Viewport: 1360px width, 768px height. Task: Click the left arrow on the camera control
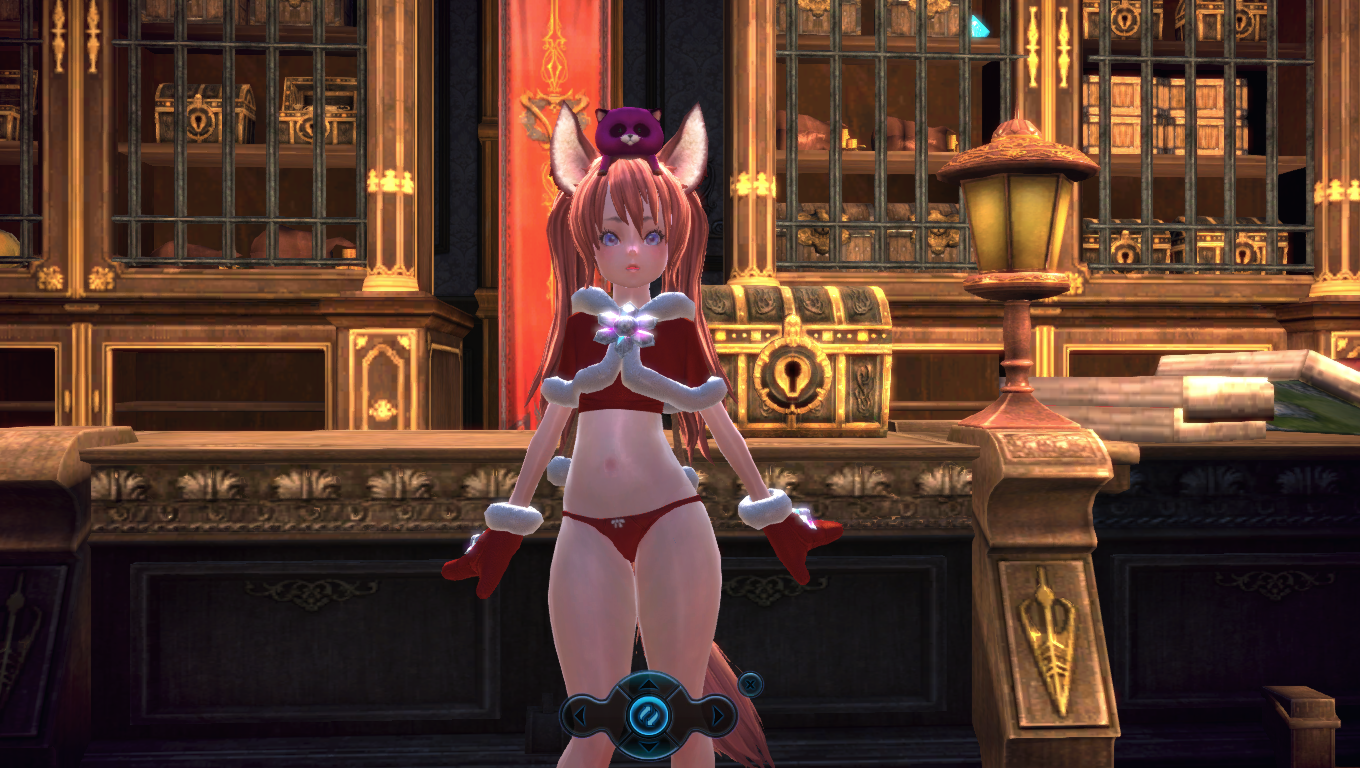tap(578, 716)
